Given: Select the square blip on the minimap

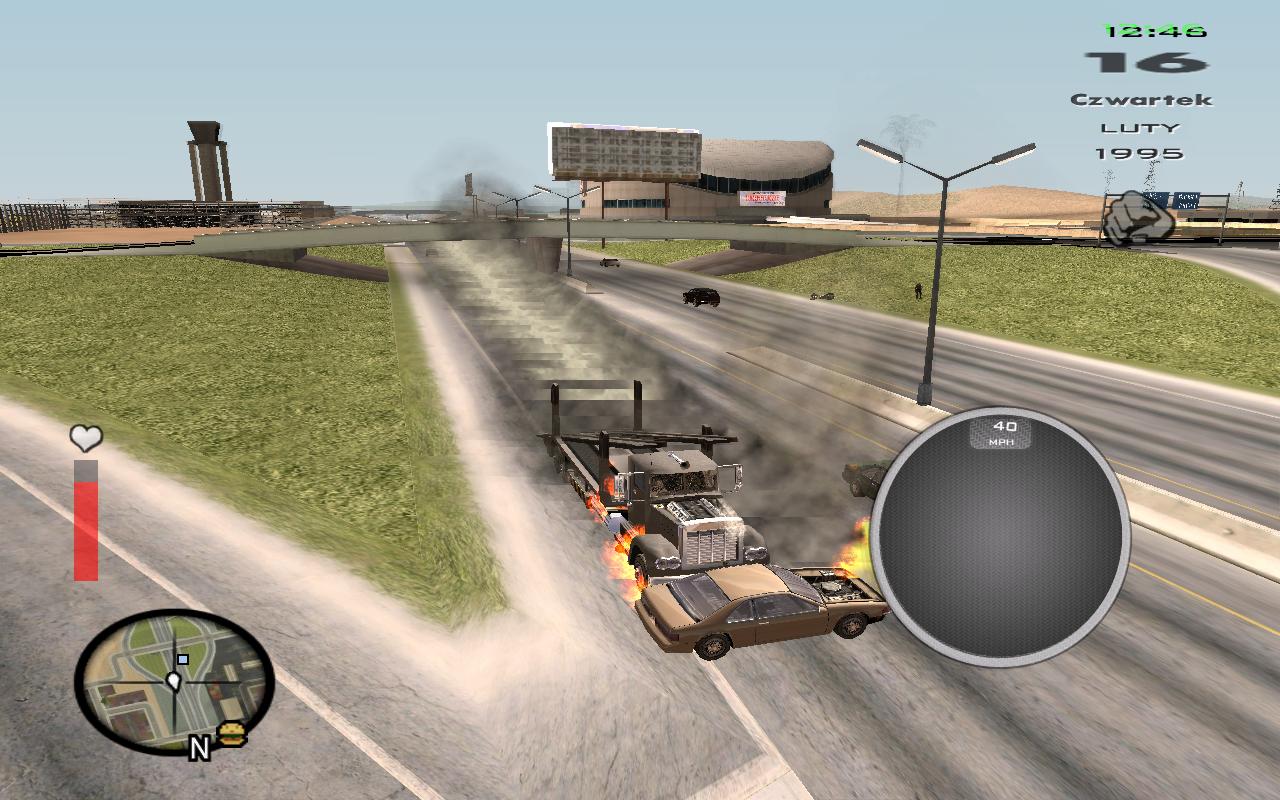Looking at the screenshot, I should (x=182, y=660).
